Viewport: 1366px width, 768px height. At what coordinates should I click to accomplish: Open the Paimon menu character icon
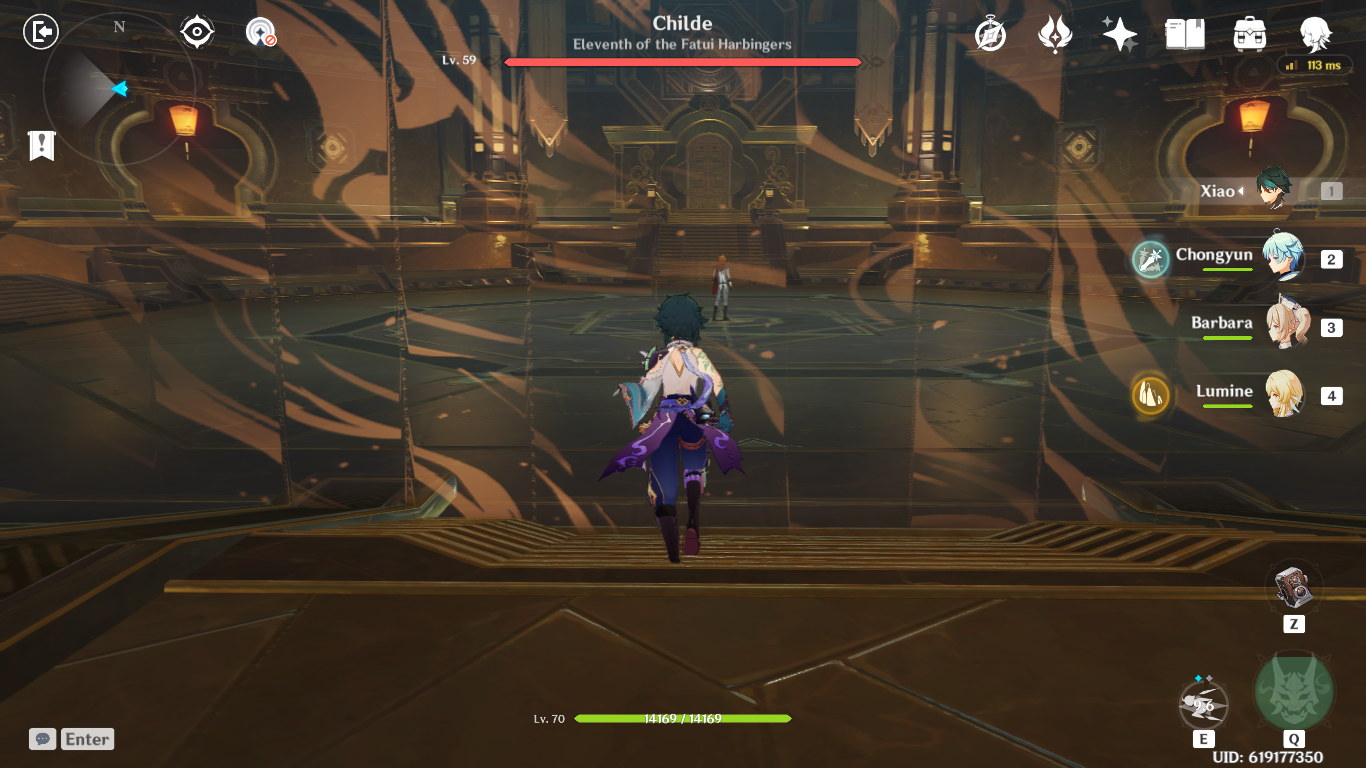tap(1314, 33)
